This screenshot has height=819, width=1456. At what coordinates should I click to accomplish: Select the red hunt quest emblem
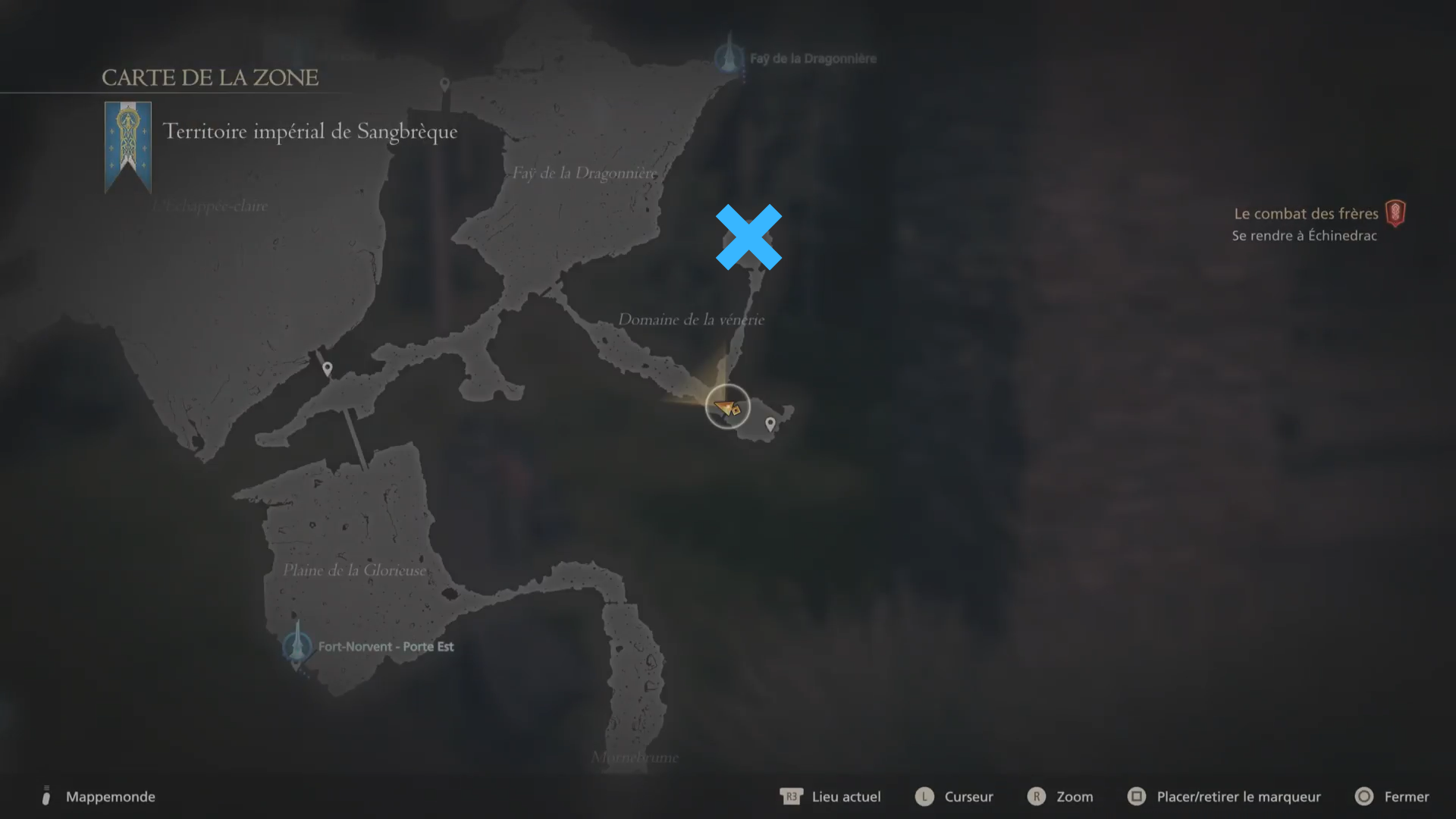1398,213
